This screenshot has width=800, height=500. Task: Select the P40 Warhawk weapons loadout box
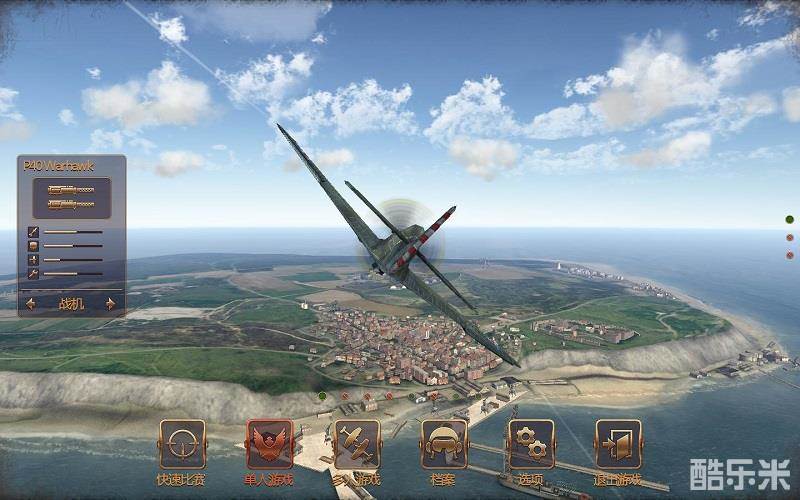(x=71, y=198)
